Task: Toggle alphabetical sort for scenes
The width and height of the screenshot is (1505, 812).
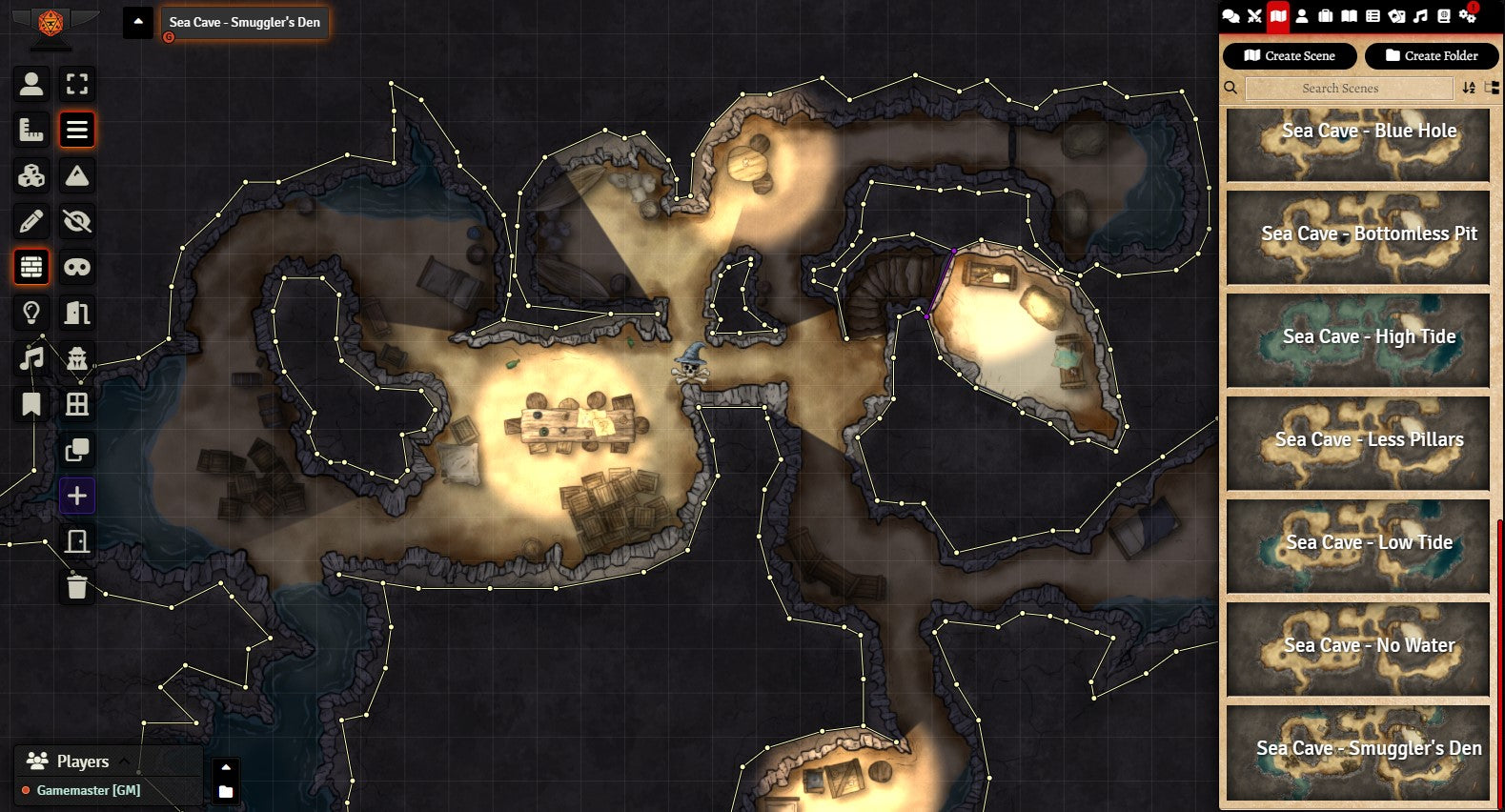Action: (1469, 89)
